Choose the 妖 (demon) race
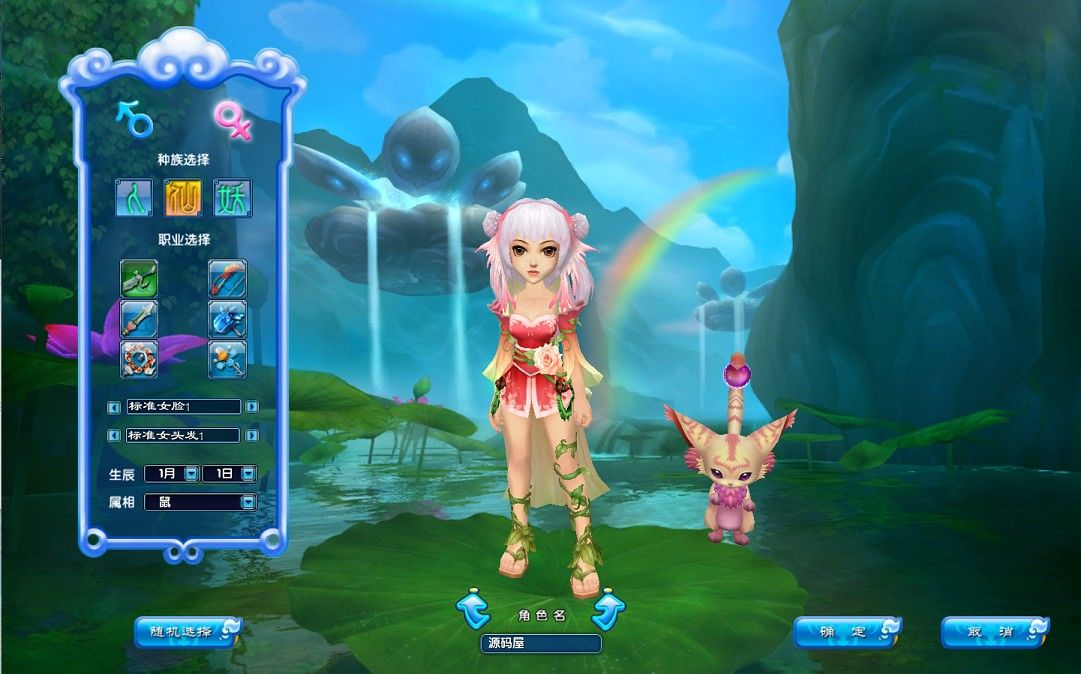Screen dimensions: 1081x674 [232, 198]
